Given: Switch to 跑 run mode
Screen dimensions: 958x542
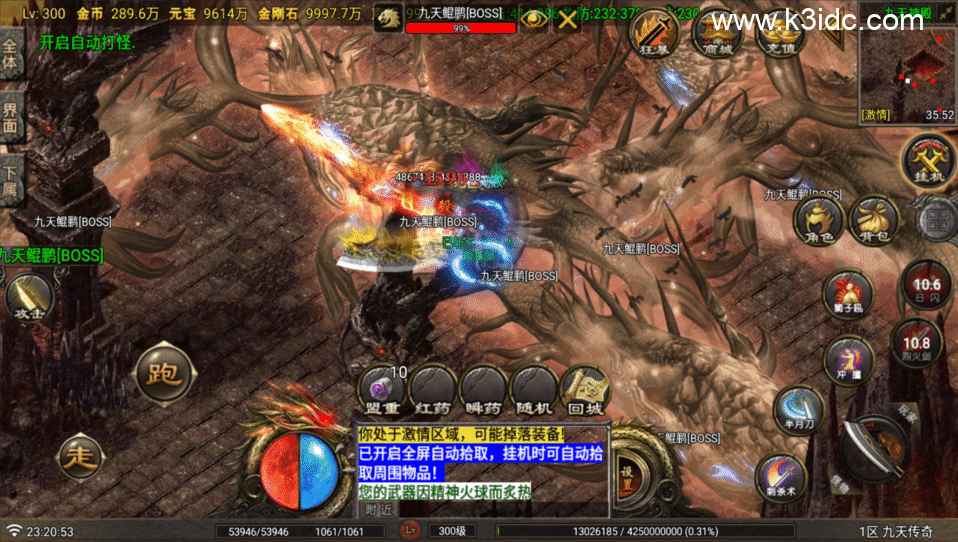Looking at the screenshot, I should click(162, 374).
